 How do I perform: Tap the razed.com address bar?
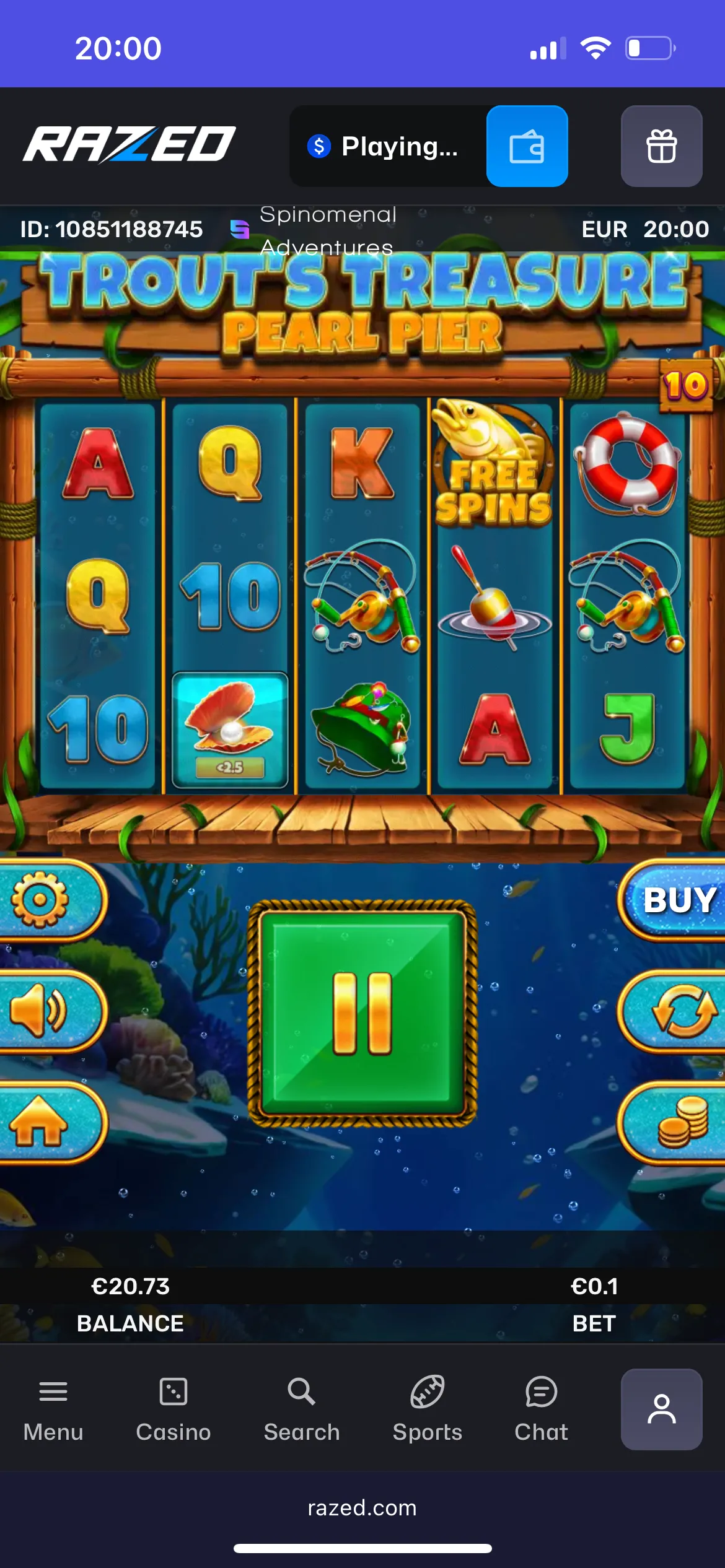[x=362, y=1508]
